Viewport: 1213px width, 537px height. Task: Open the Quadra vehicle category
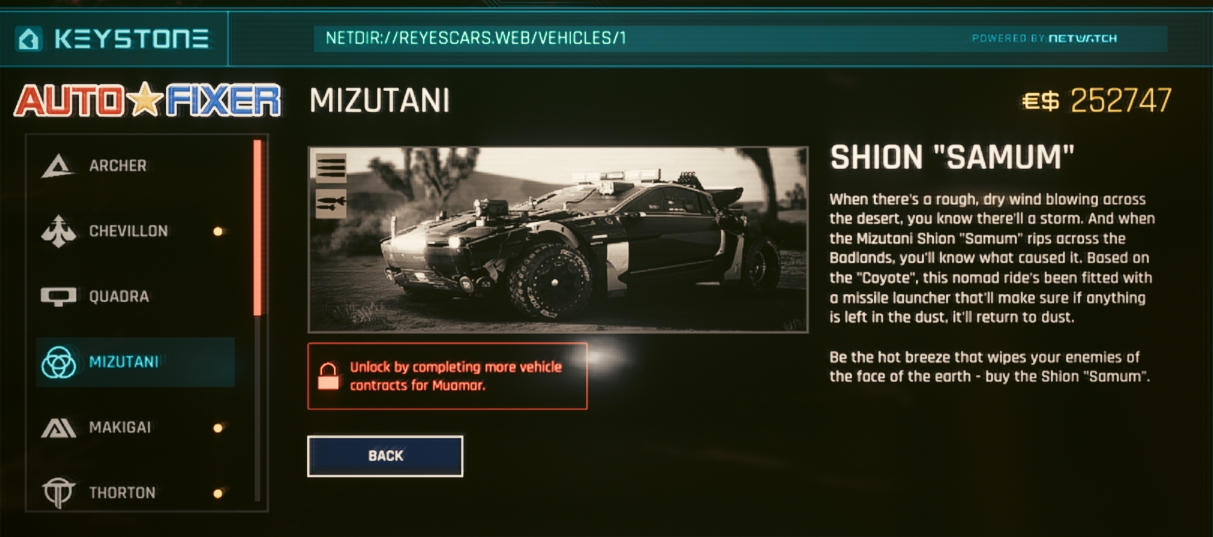point(119,297)
